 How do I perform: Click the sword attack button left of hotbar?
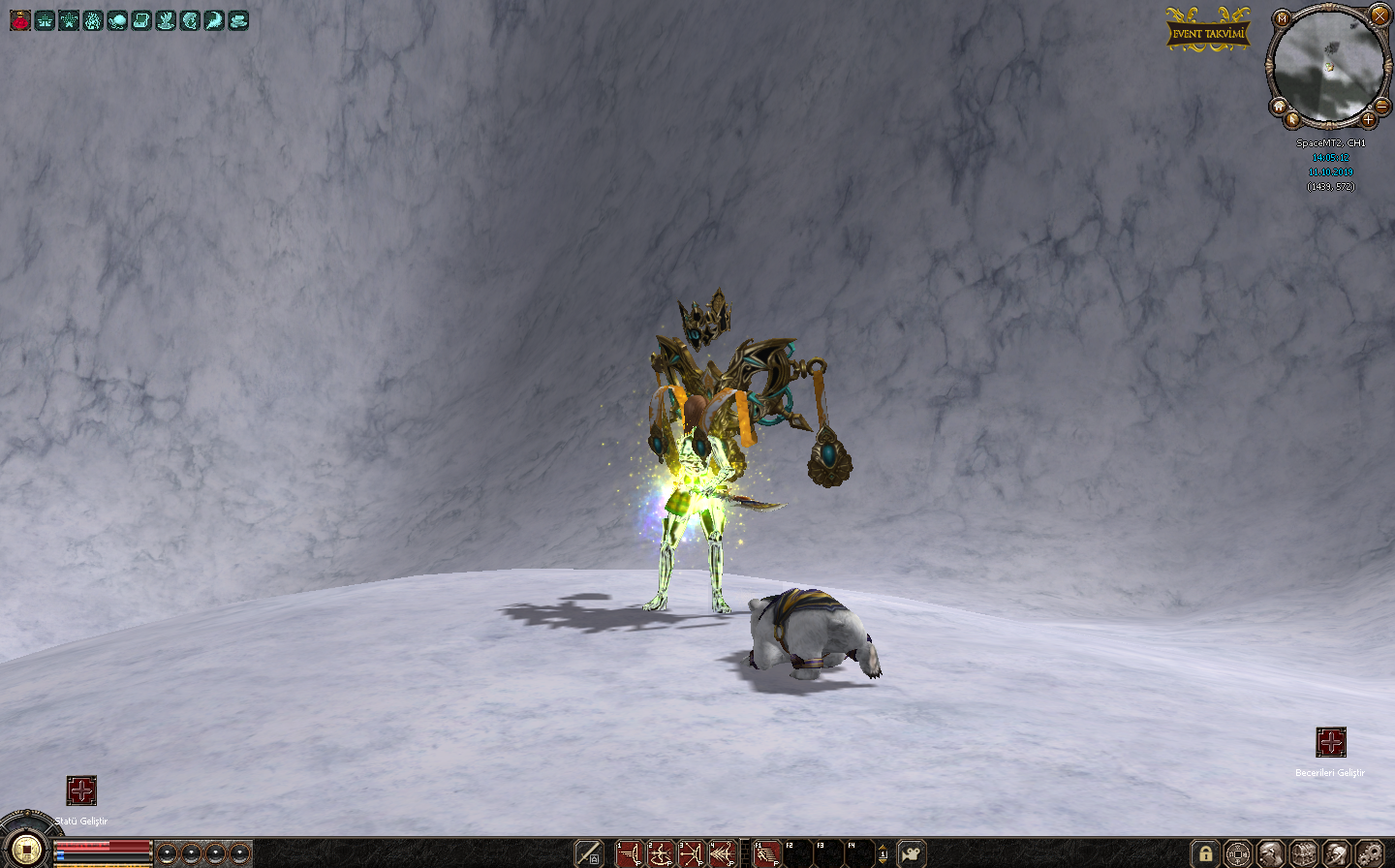pos(589,854)
